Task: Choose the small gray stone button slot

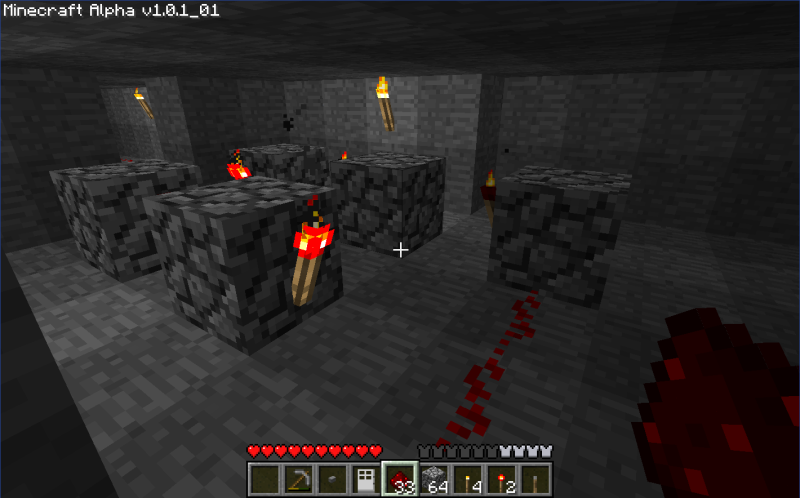Action: coord(331,479)
